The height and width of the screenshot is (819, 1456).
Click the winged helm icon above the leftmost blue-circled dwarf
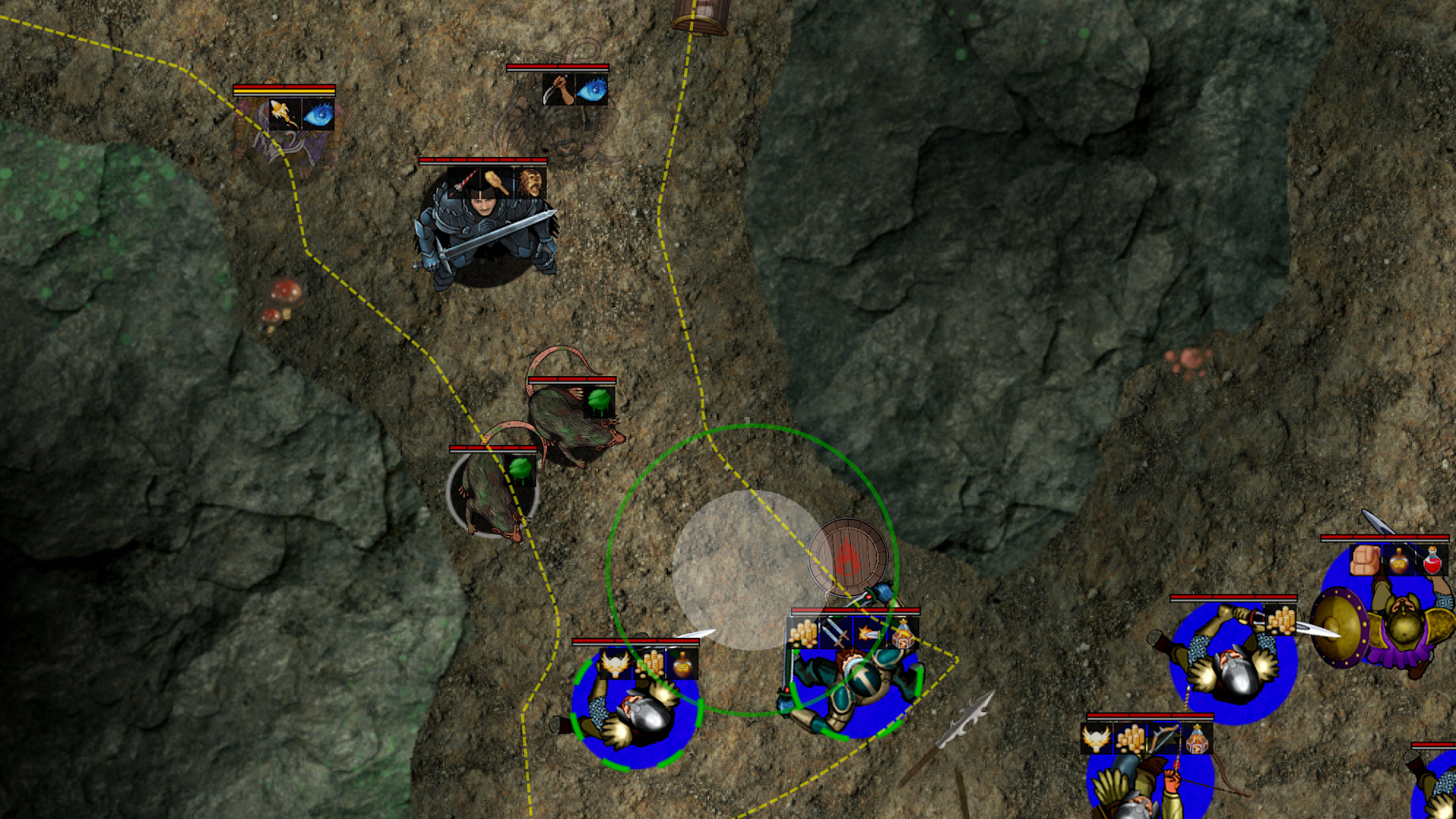(615, 664)
